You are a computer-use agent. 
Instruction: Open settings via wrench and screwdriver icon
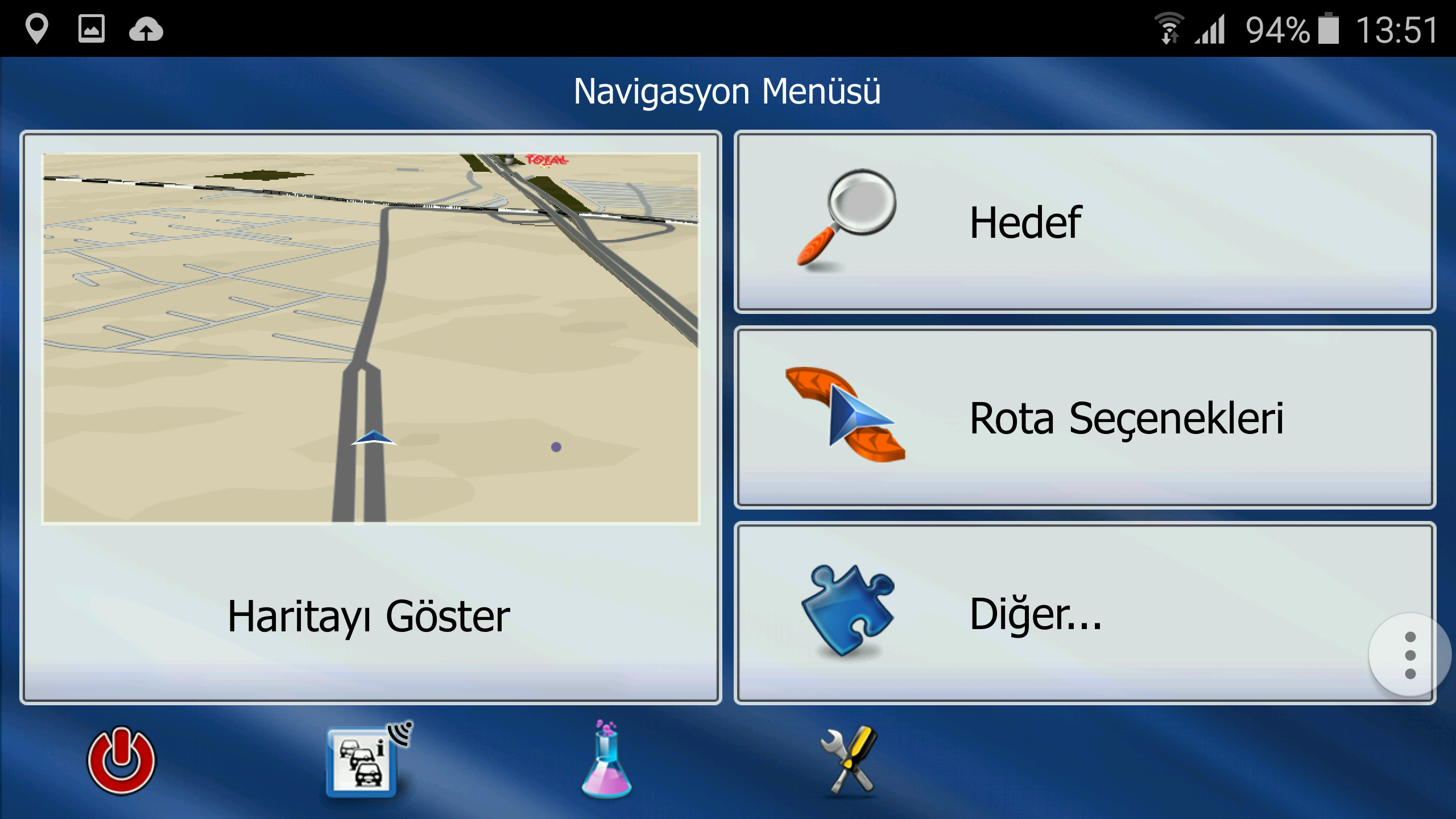point(850,760)
